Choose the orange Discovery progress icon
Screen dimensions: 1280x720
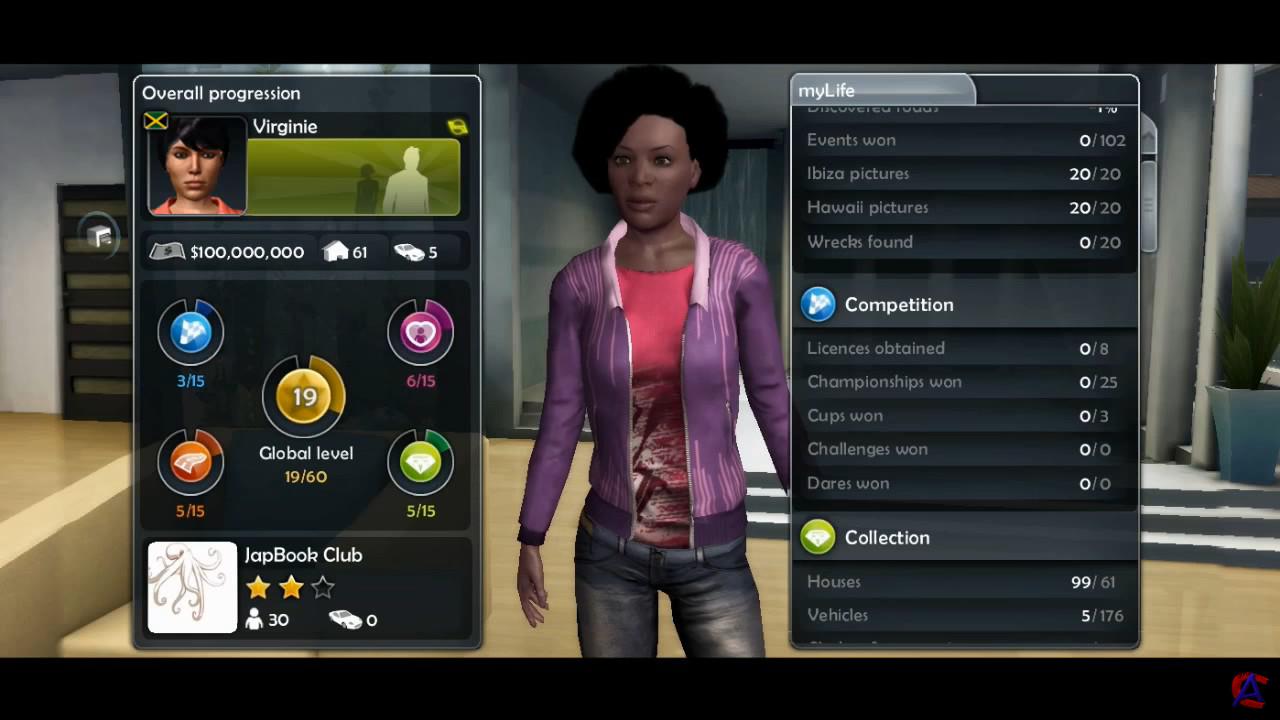click(190, 462)
